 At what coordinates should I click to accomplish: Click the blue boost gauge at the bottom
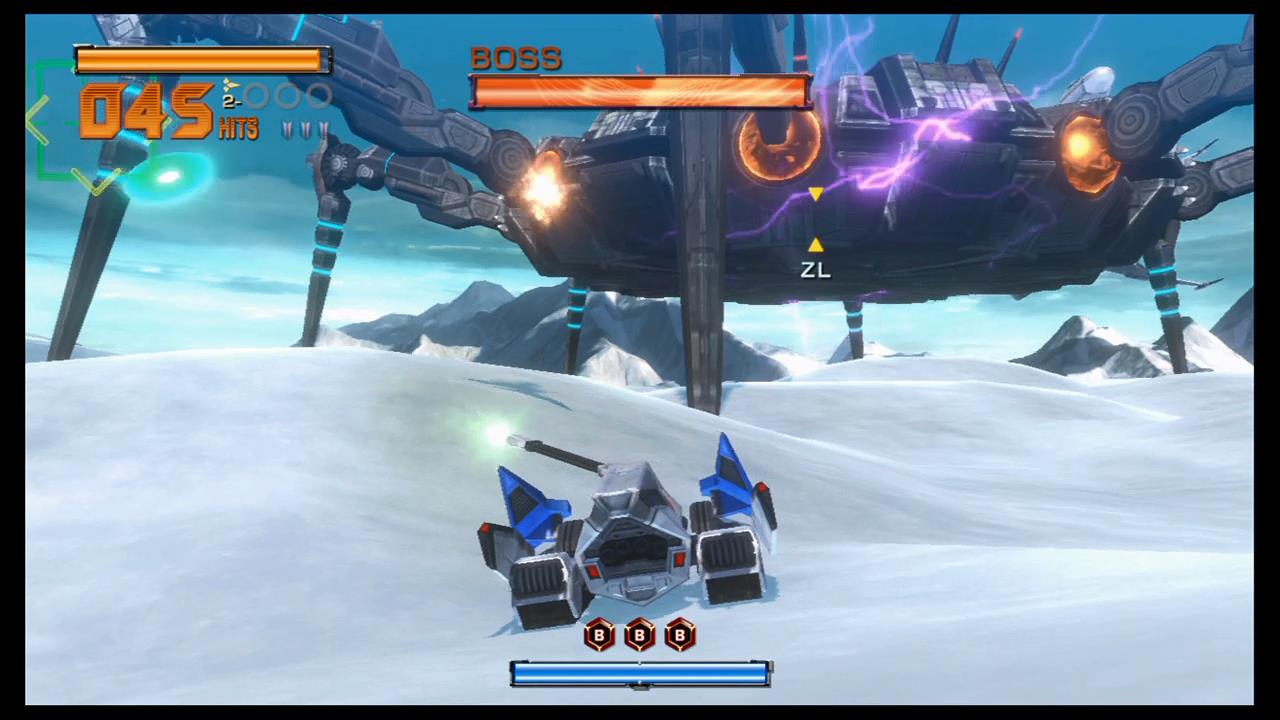(x=640, y=675)
